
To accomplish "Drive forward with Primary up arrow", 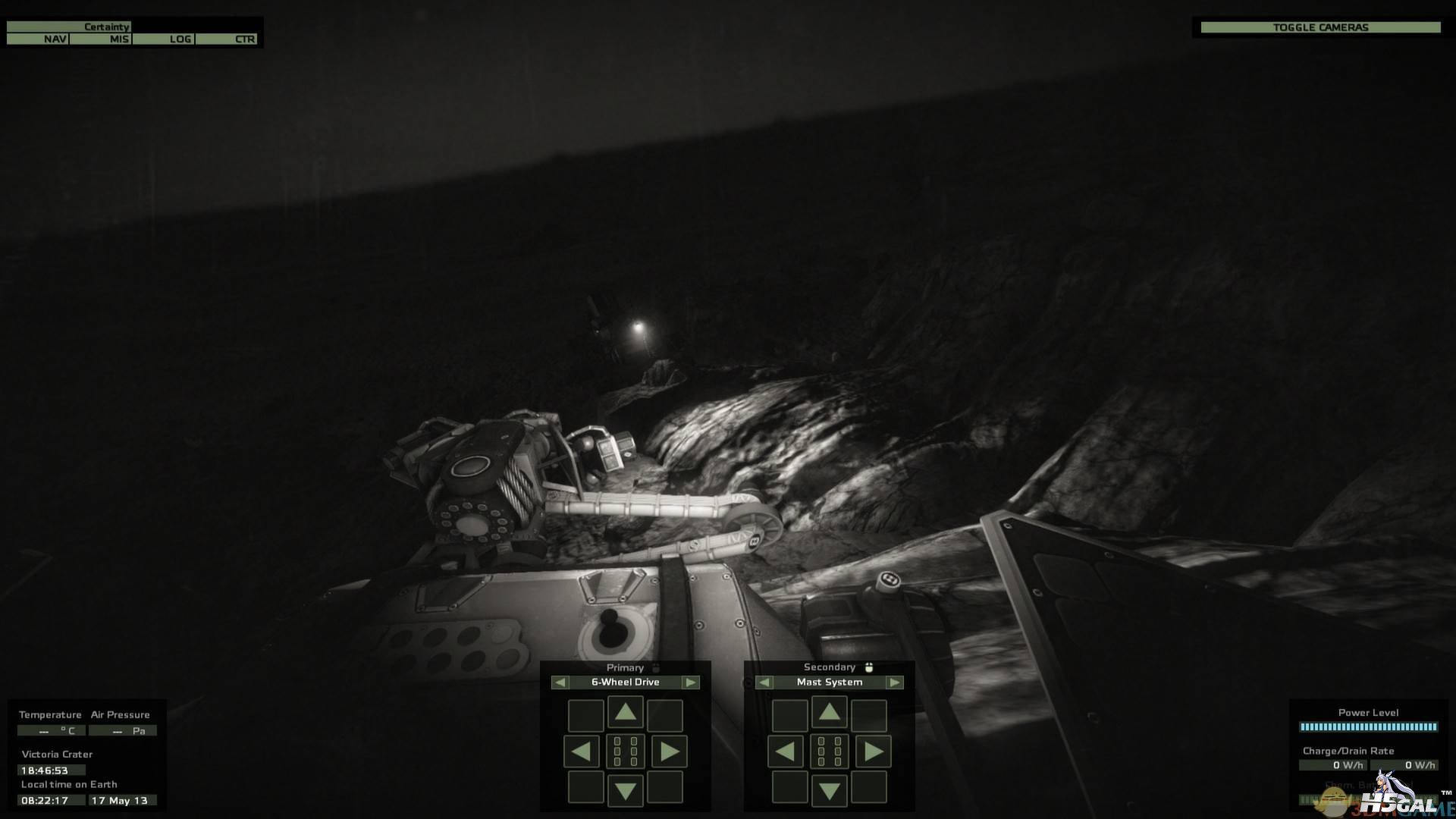I will tap(625, 712).
